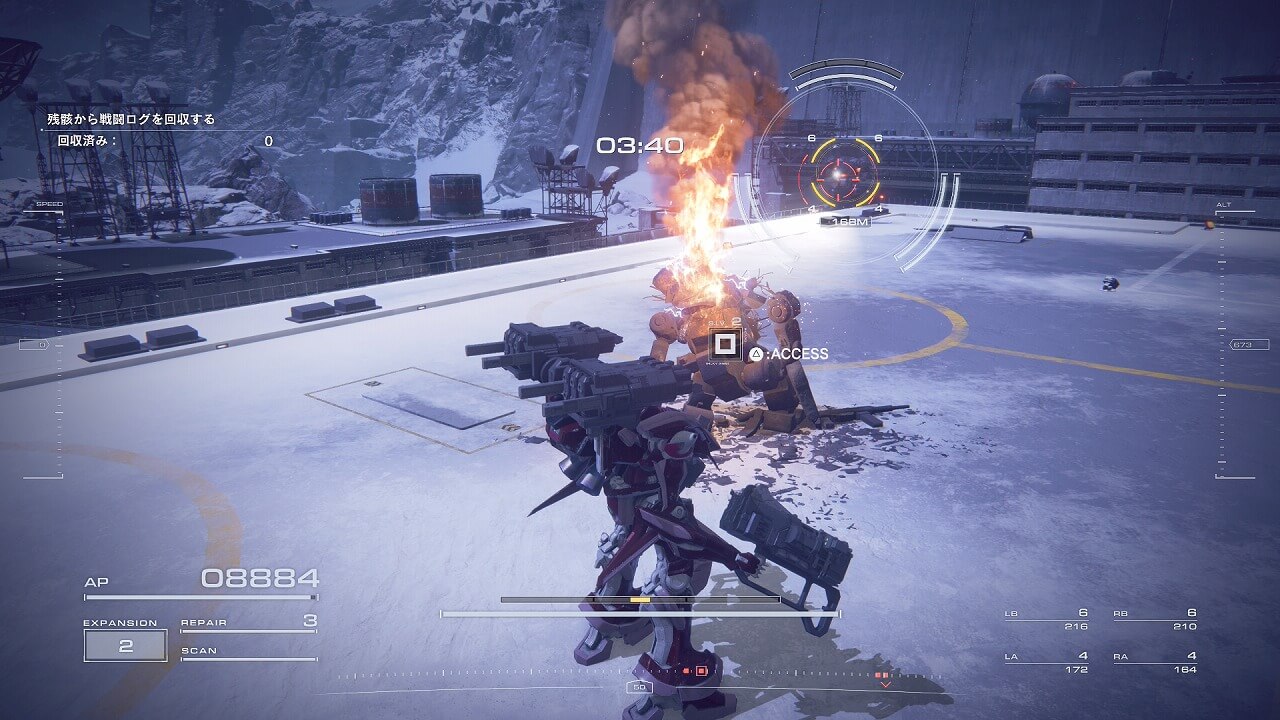Screen dimensions: 1280x720
Task: Select the LB shoulder weapon slot
Action: click(1047, 619)
